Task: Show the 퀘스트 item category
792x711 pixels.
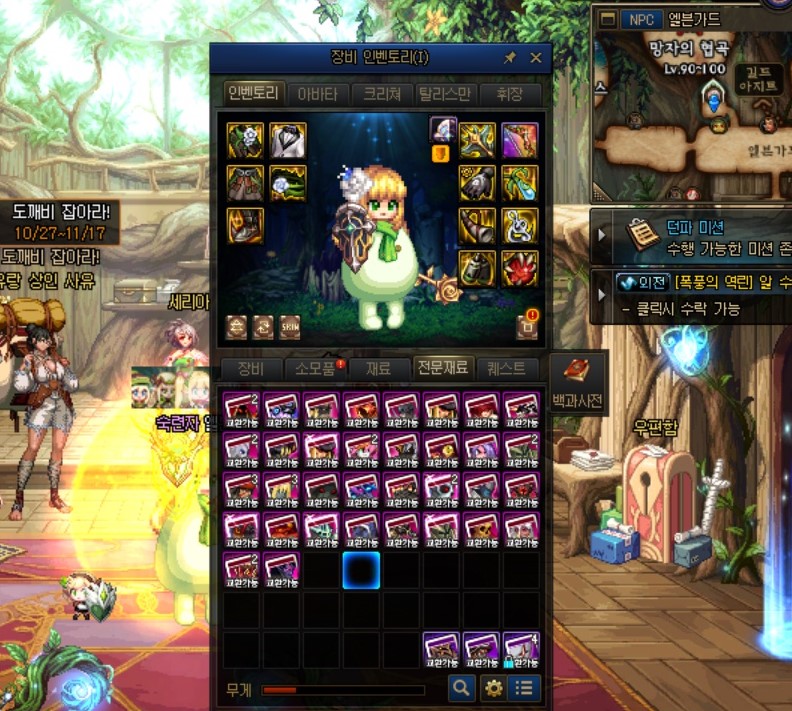Action: point(506,368)
